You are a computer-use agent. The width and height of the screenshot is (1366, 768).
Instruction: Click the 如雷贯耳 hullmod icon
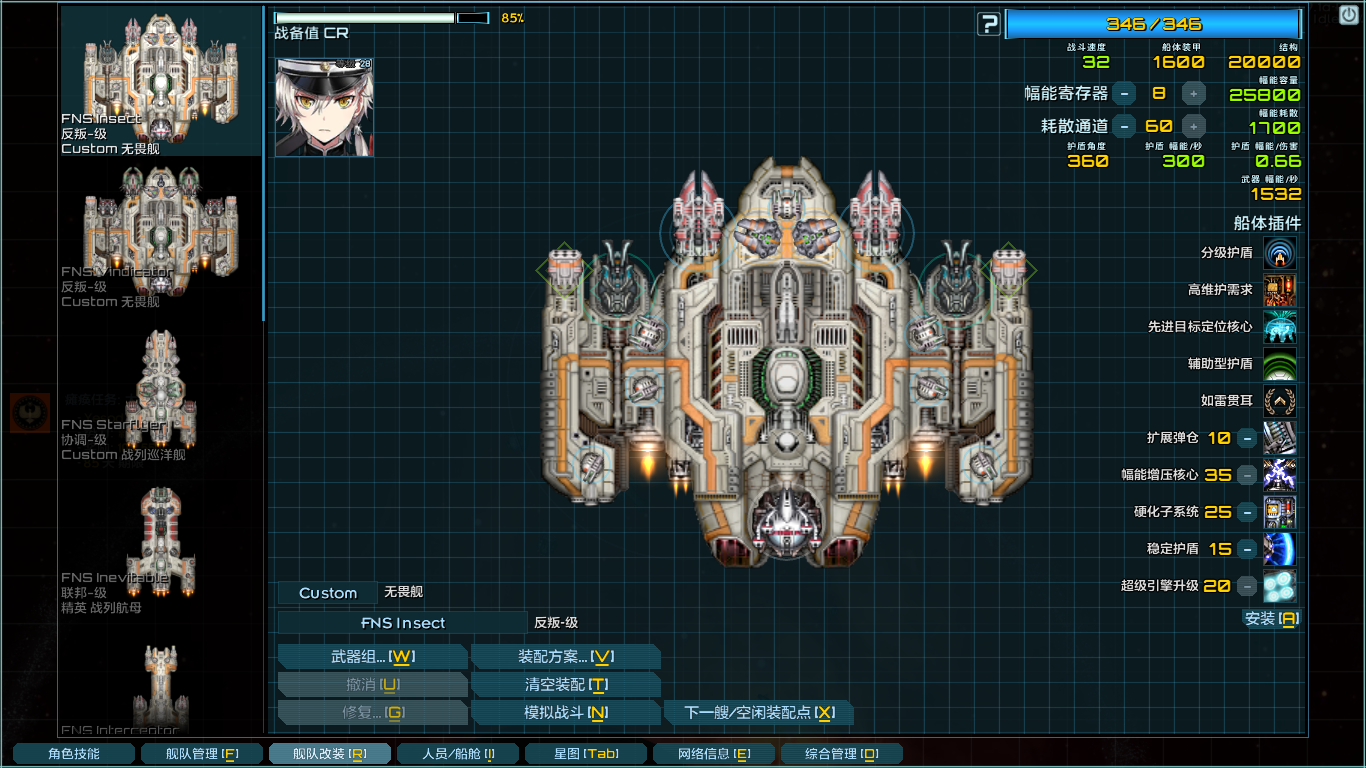(x=1280, y=399)
